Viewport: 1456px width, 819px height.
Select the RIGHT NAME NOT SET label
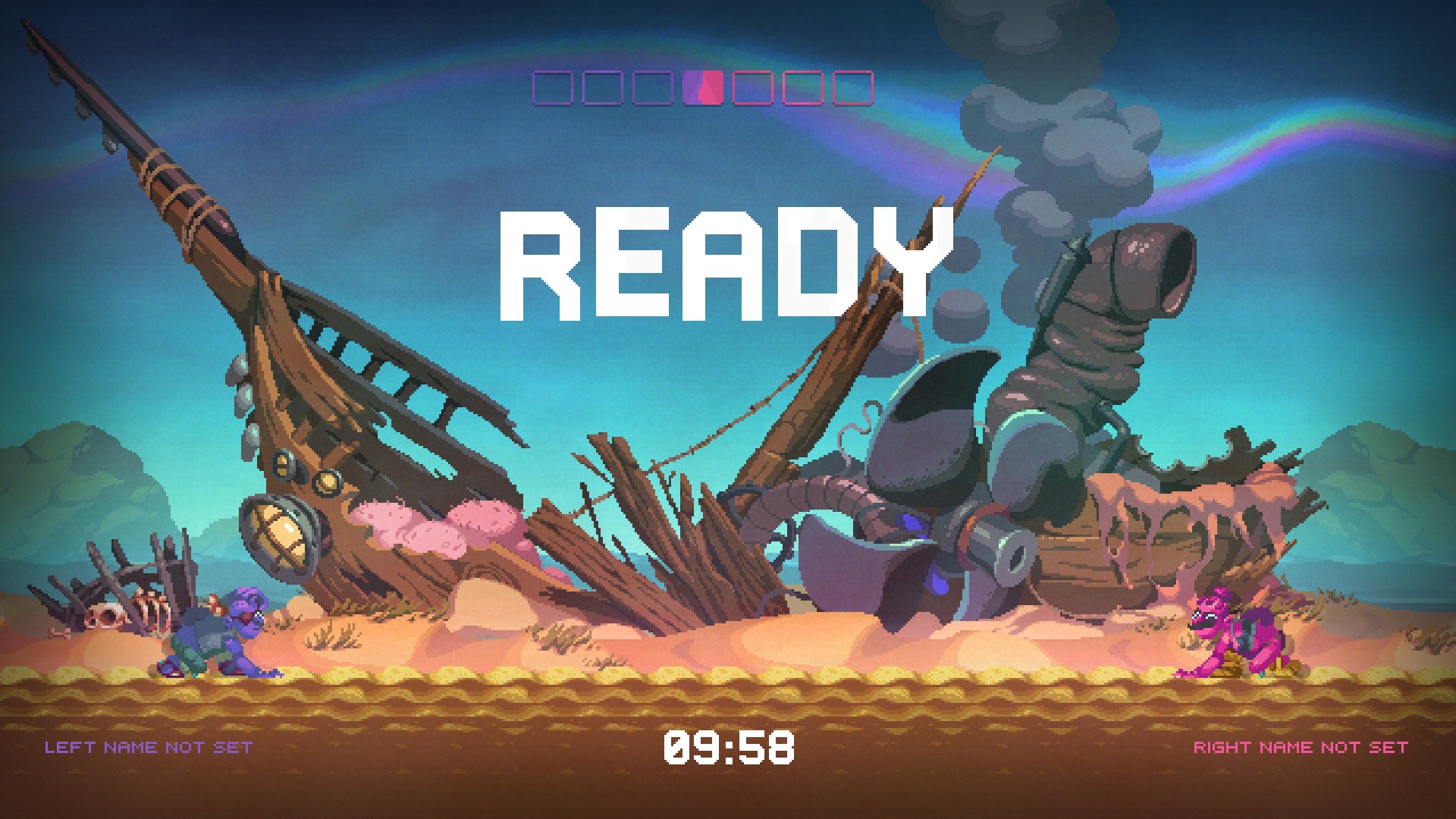point(1301,747)
